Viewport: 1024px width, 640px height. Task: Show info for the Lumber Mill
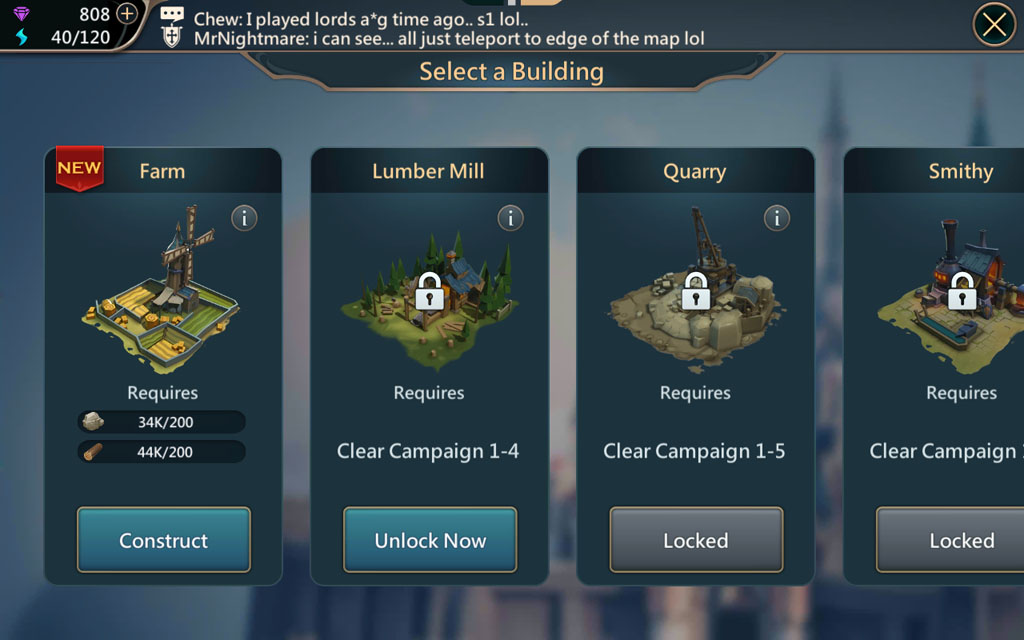pyautogui.click(x=511, y=217)
